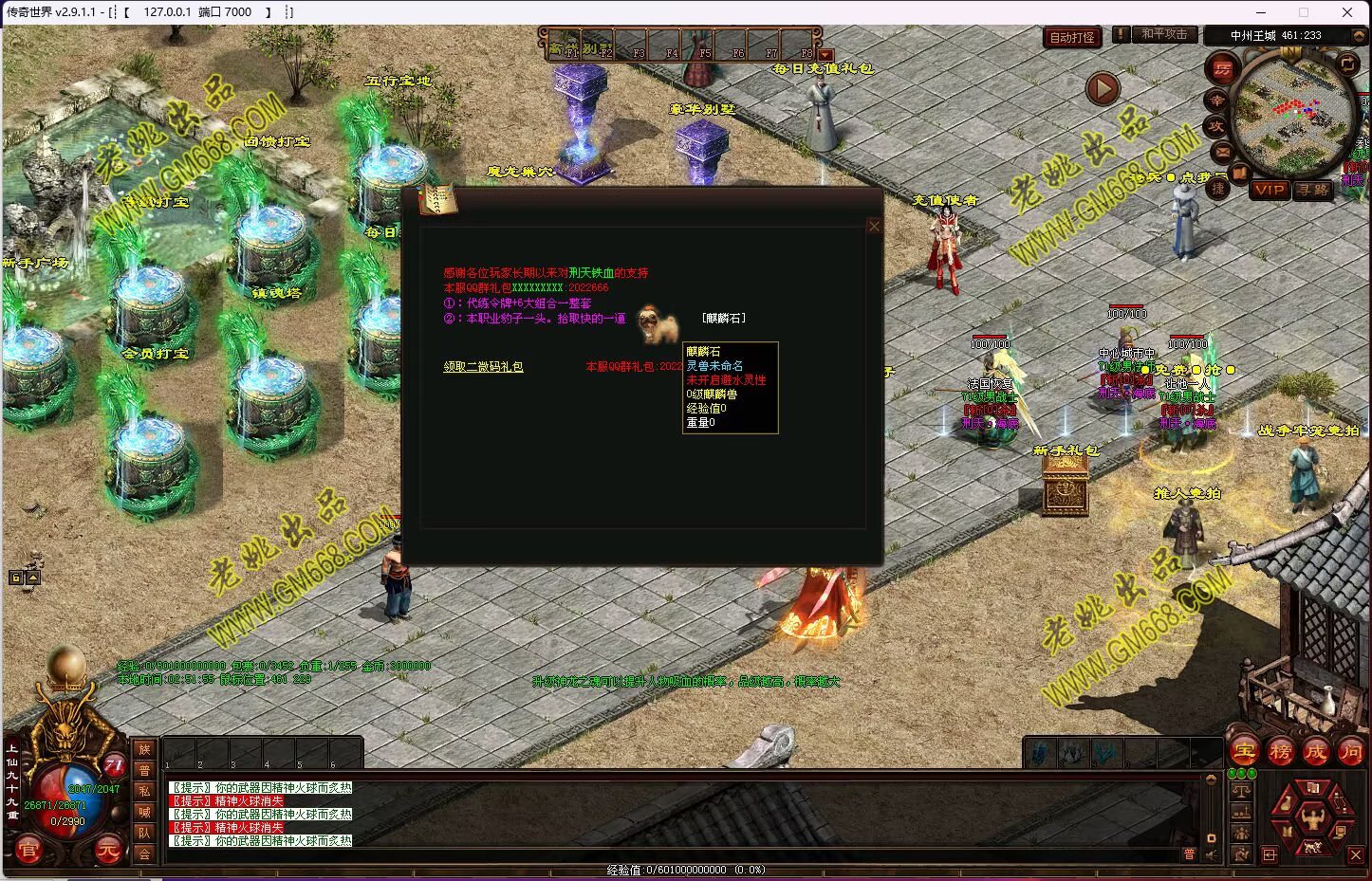
Task: Open the 宝 treasure shop orb
Action: coord(1245,751)
